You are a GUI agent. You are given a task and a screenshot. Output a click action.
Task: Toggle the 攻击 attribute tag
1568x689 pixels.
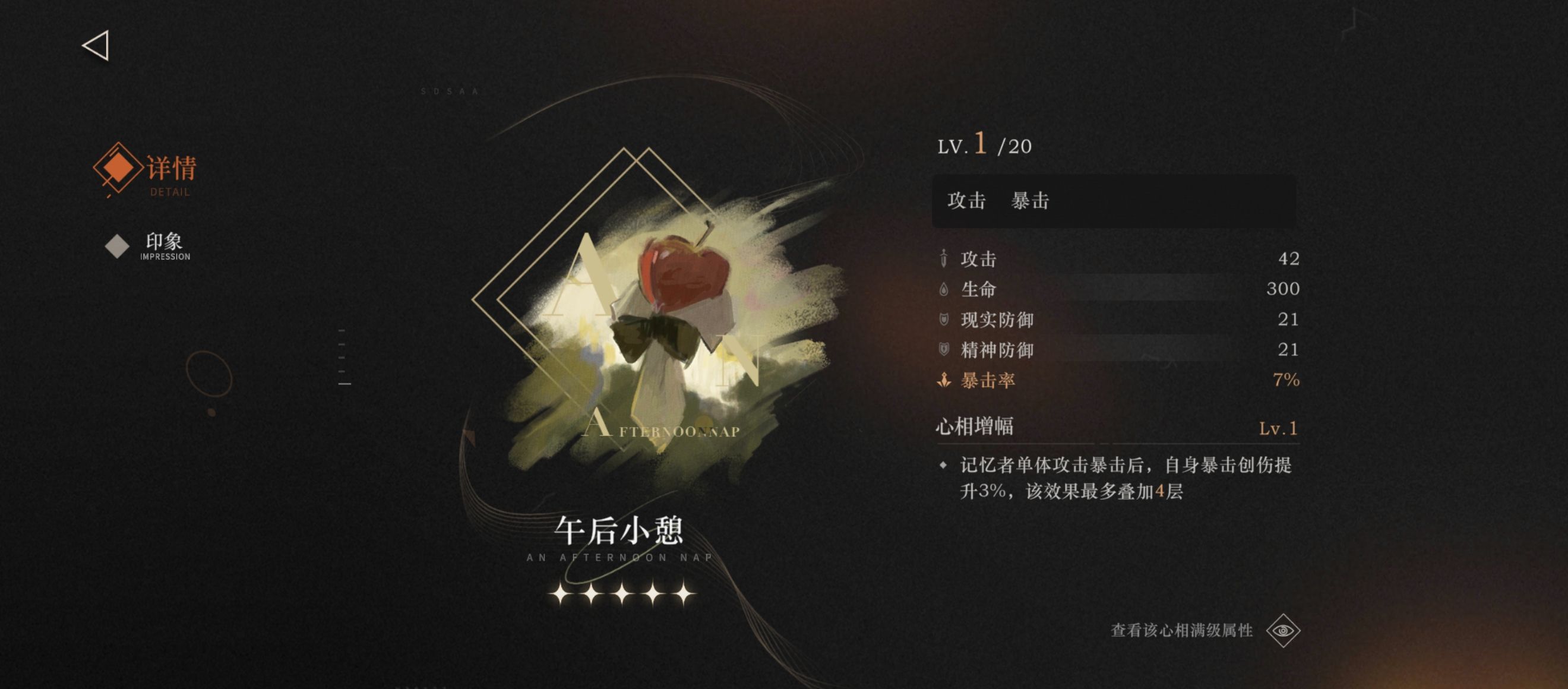(966, 201)
